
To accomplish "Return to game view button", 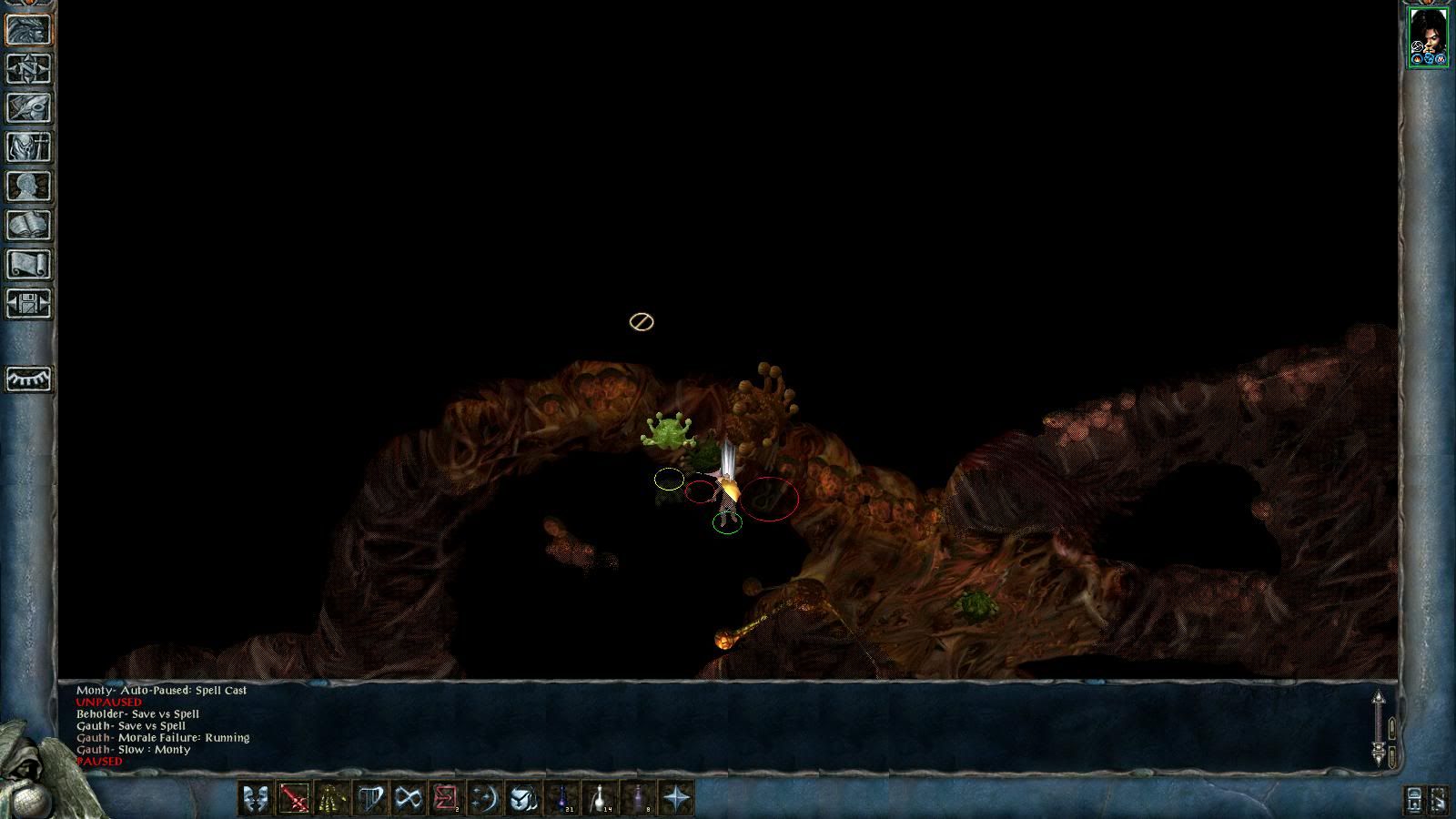I will (29, 29).
